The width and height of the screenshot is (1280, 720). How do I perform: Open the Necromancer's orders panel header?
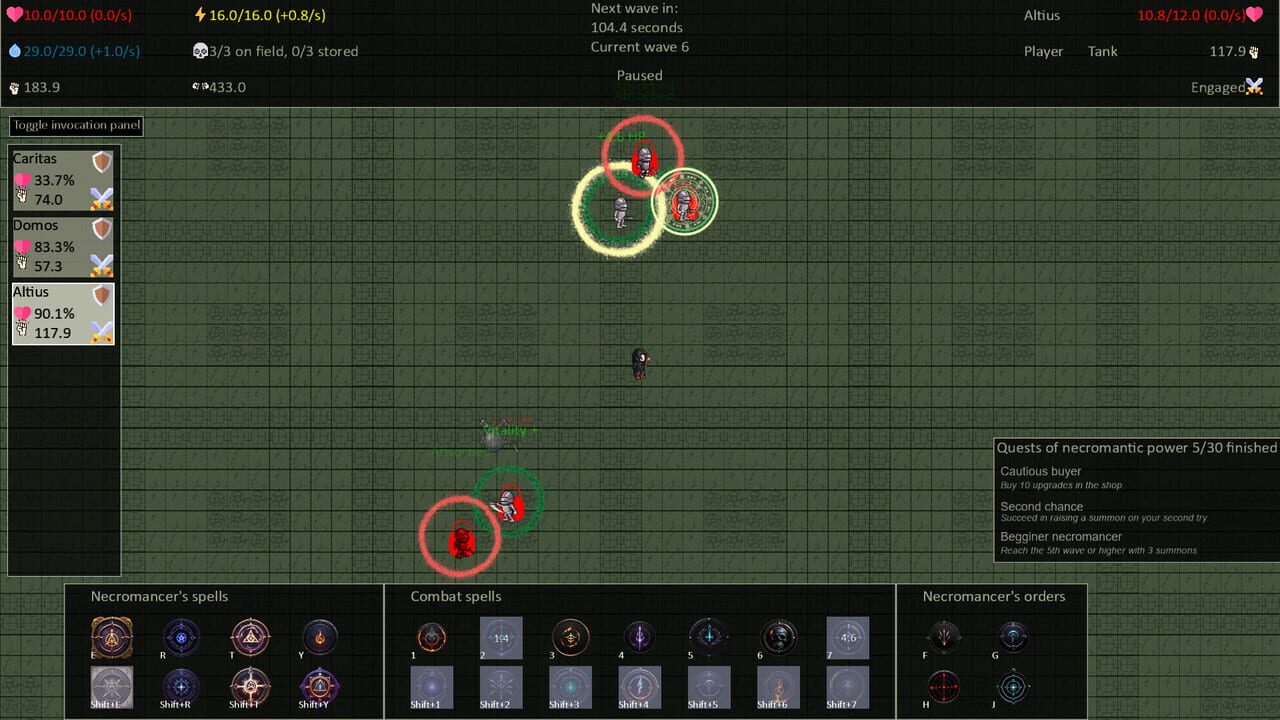[996, 596]
